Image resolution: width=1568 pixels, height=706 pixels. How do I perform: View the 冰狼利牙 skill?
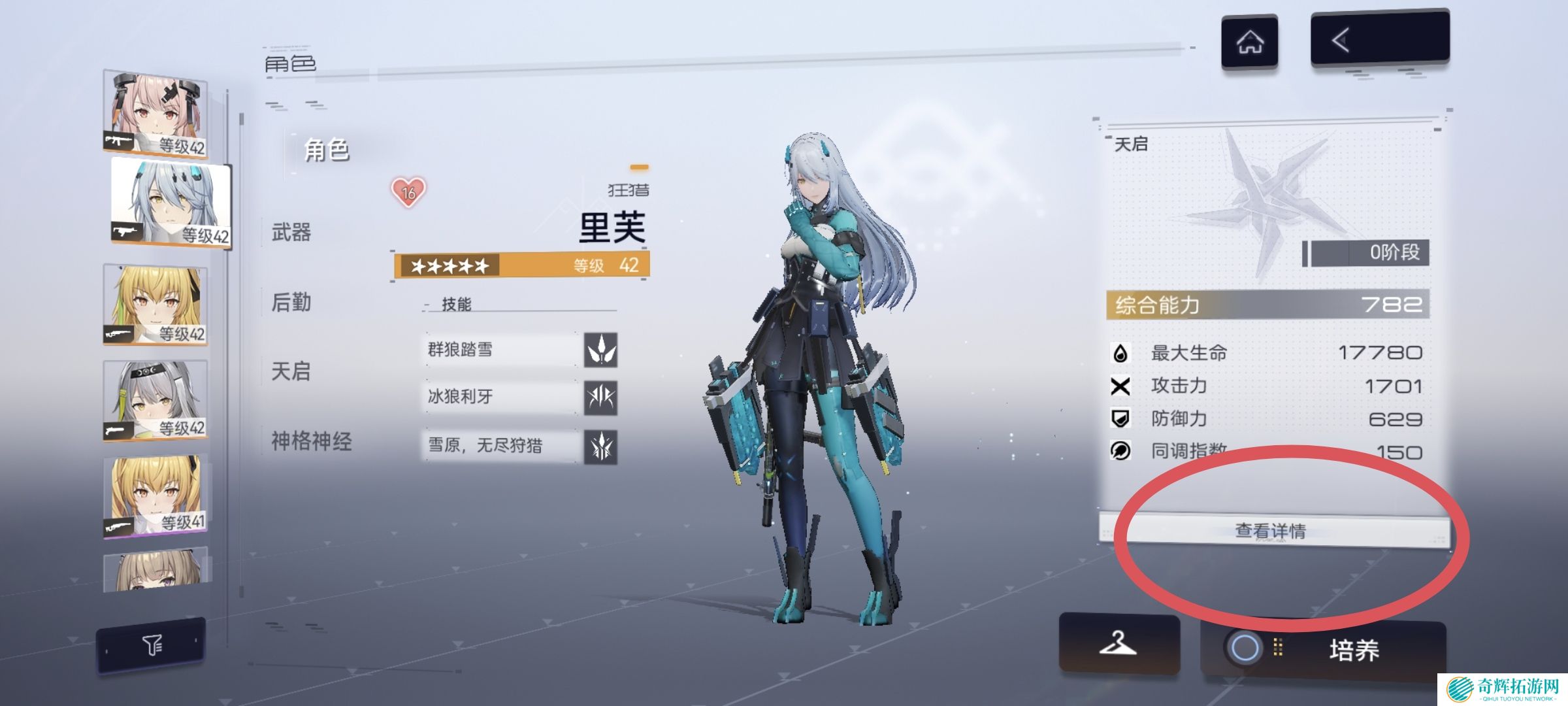(x=520, y=397)
